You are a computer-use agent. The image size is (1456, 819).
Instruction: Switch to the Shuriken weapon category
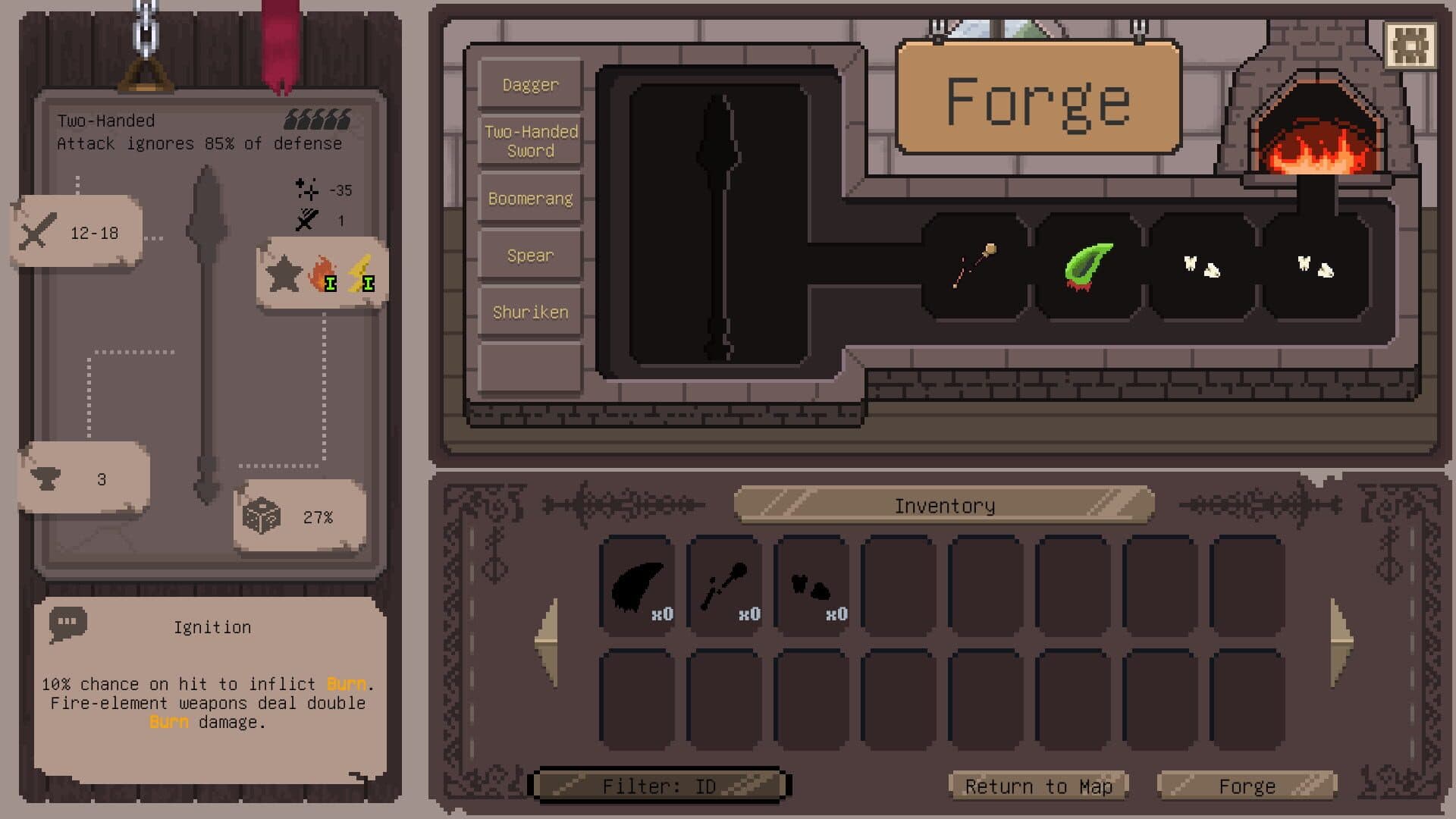(x=529, y=311)
